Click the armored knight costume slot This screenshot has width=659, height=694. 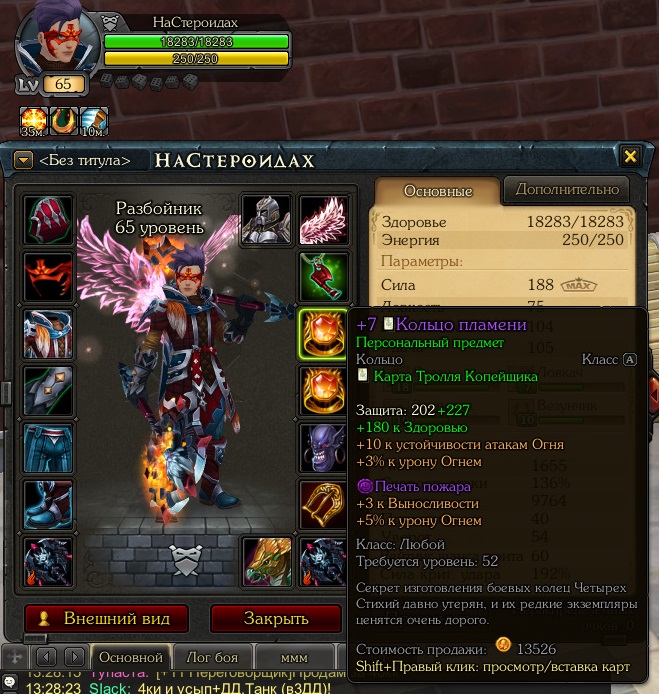(266, 218)
